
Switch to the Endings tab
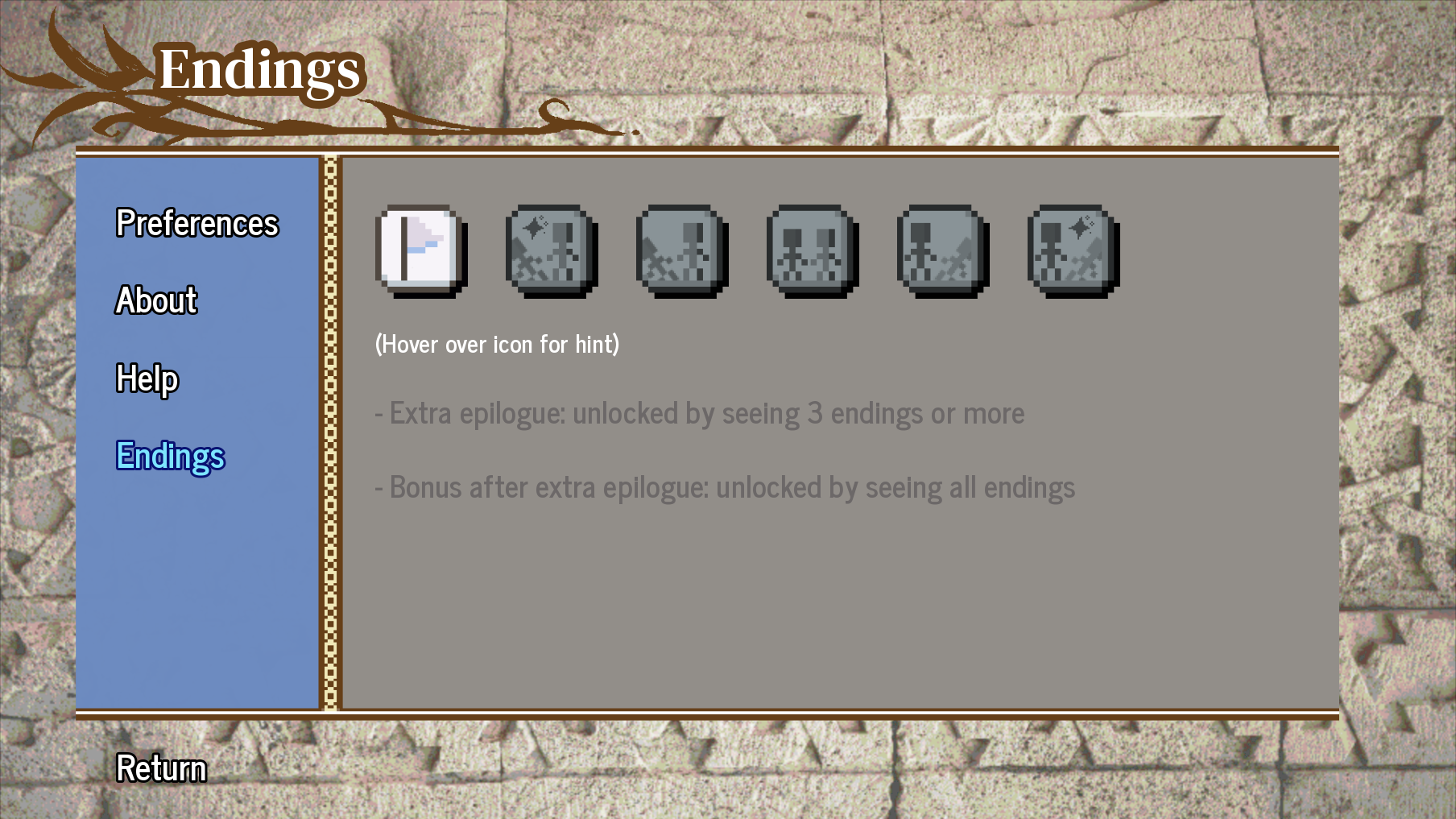[x=170, y=457]
